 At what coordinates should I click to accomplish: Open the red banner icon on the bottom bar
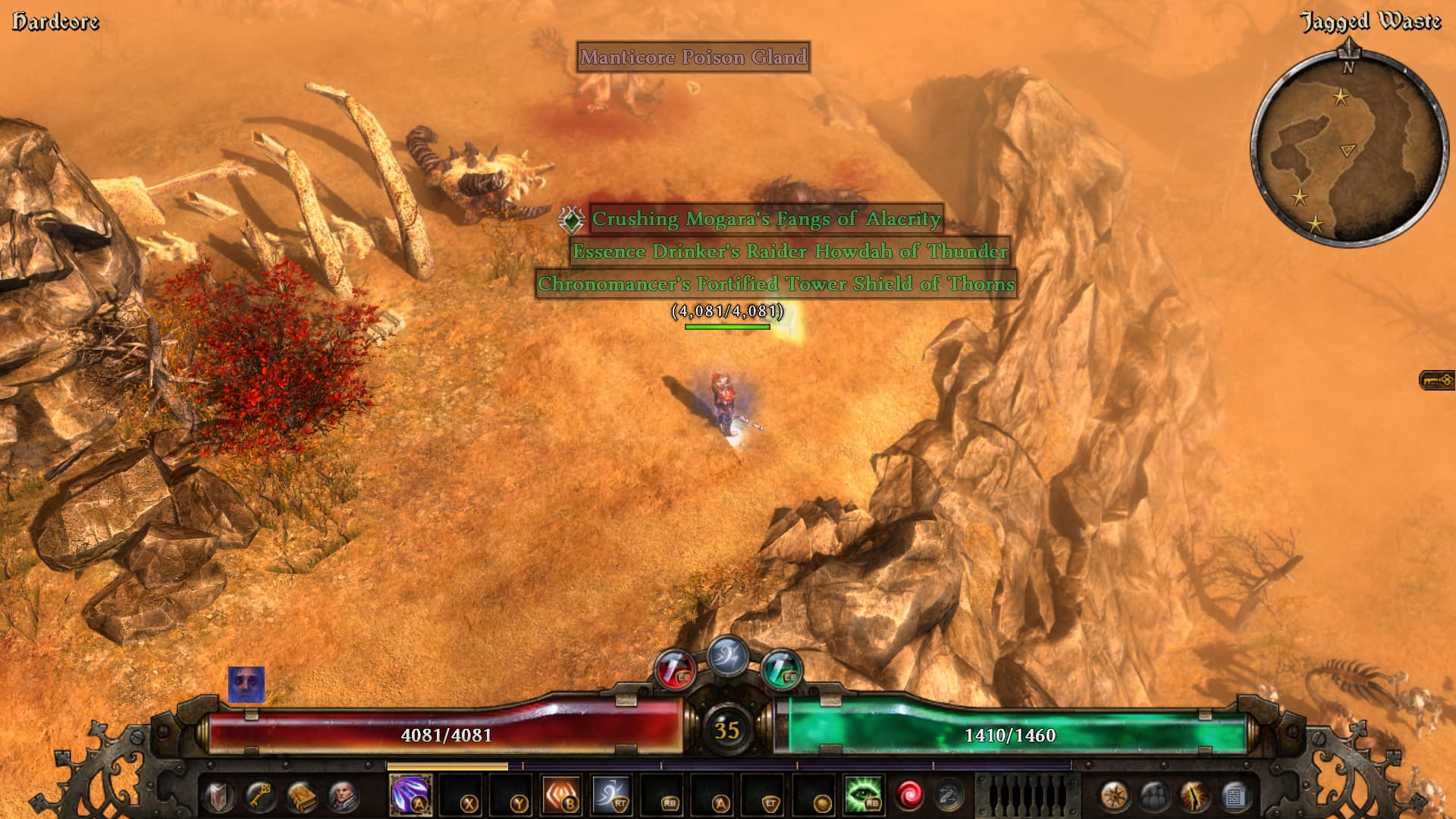(x=218, y=796)
